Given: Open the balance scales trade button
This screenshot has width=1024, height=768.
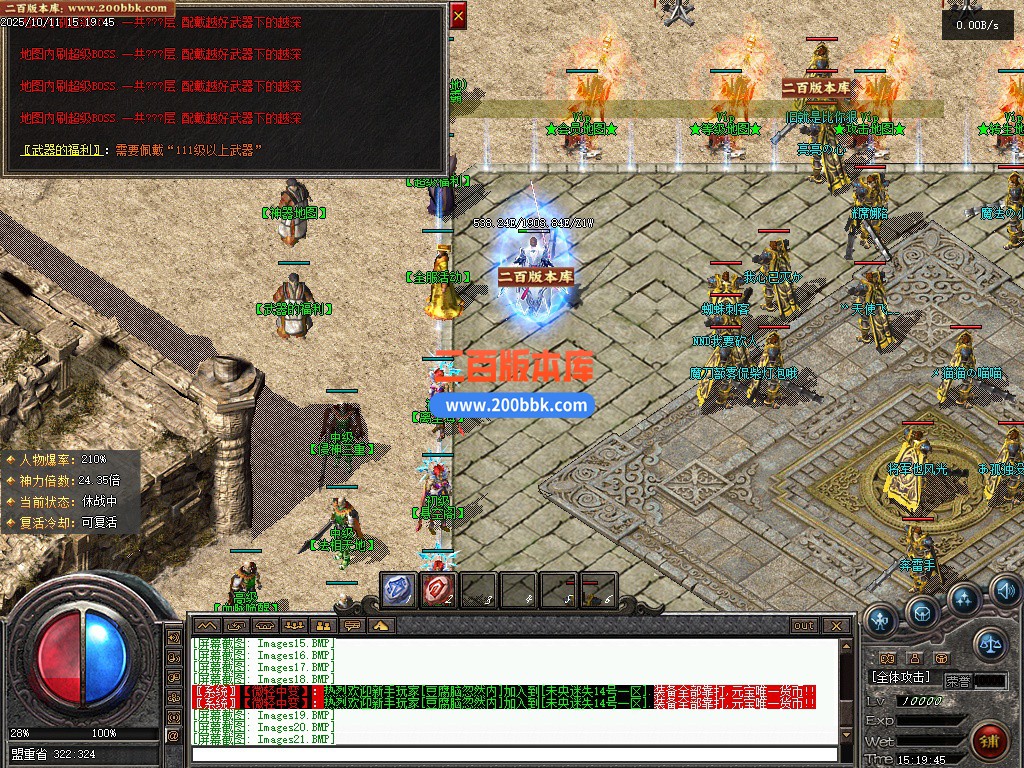Looking at the screenshot, I should tap(990, 643).
